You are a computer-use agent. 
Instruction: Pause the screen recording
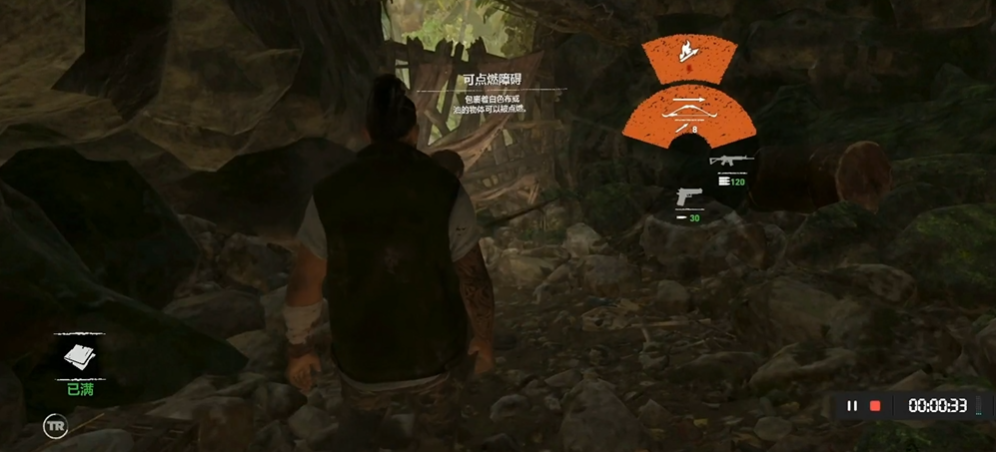click(852, 406)
